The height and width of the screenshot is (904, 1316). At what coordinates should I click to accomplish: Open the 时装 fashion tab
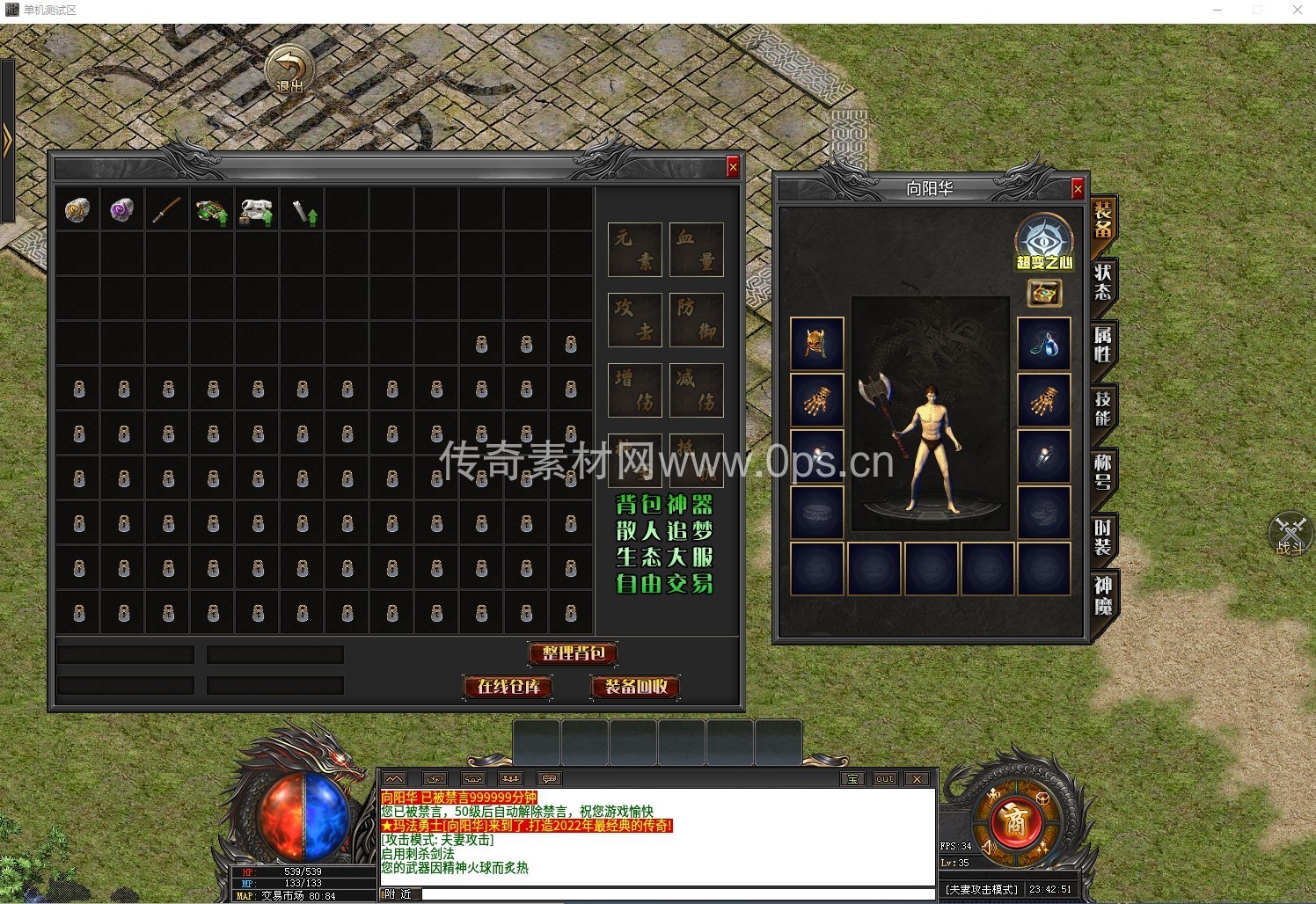pyautogui.click(x=1102, y=536)
